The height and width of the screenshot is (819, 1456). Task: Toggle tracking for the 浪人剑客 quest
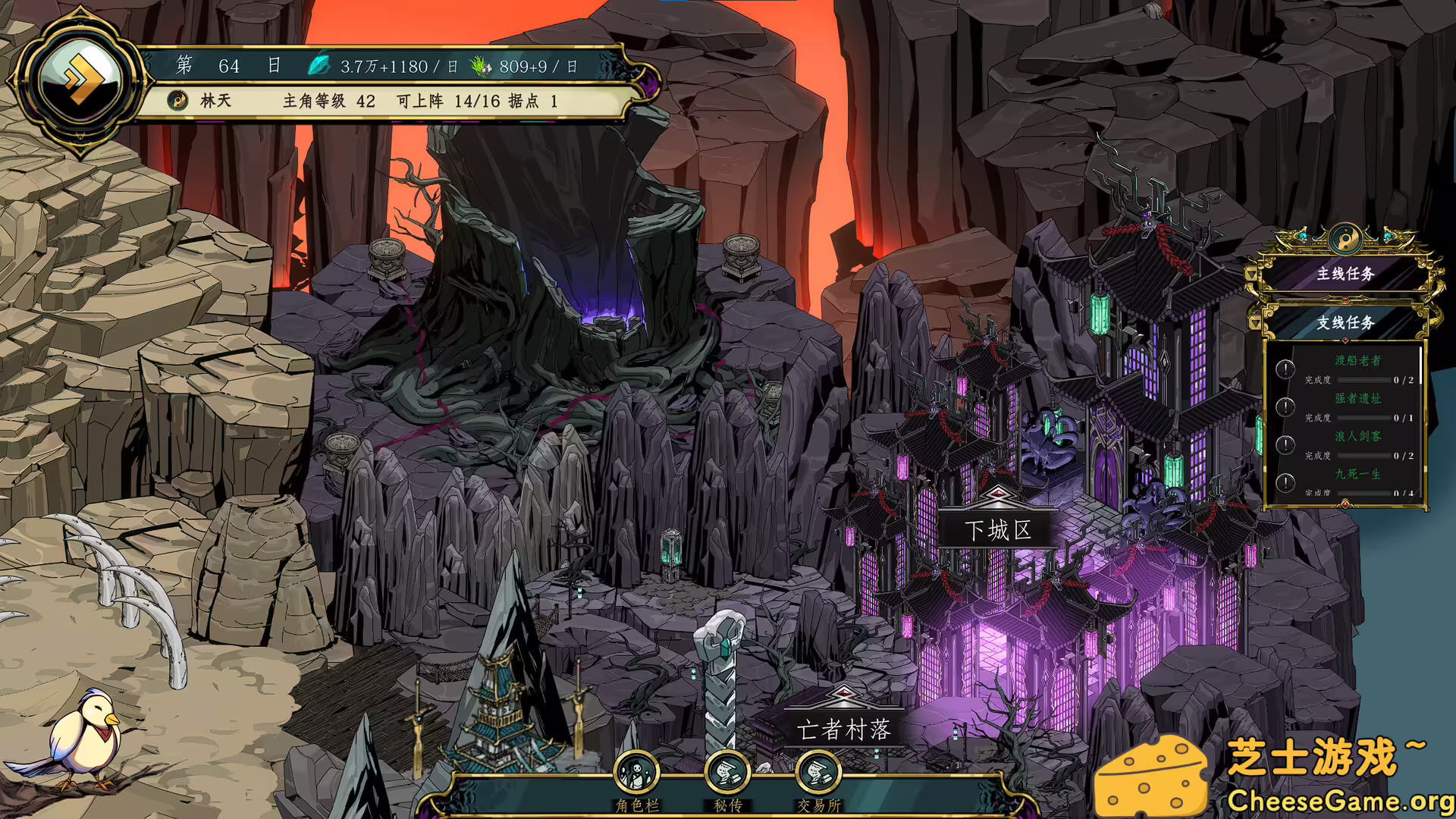[x=1285, y=446]
